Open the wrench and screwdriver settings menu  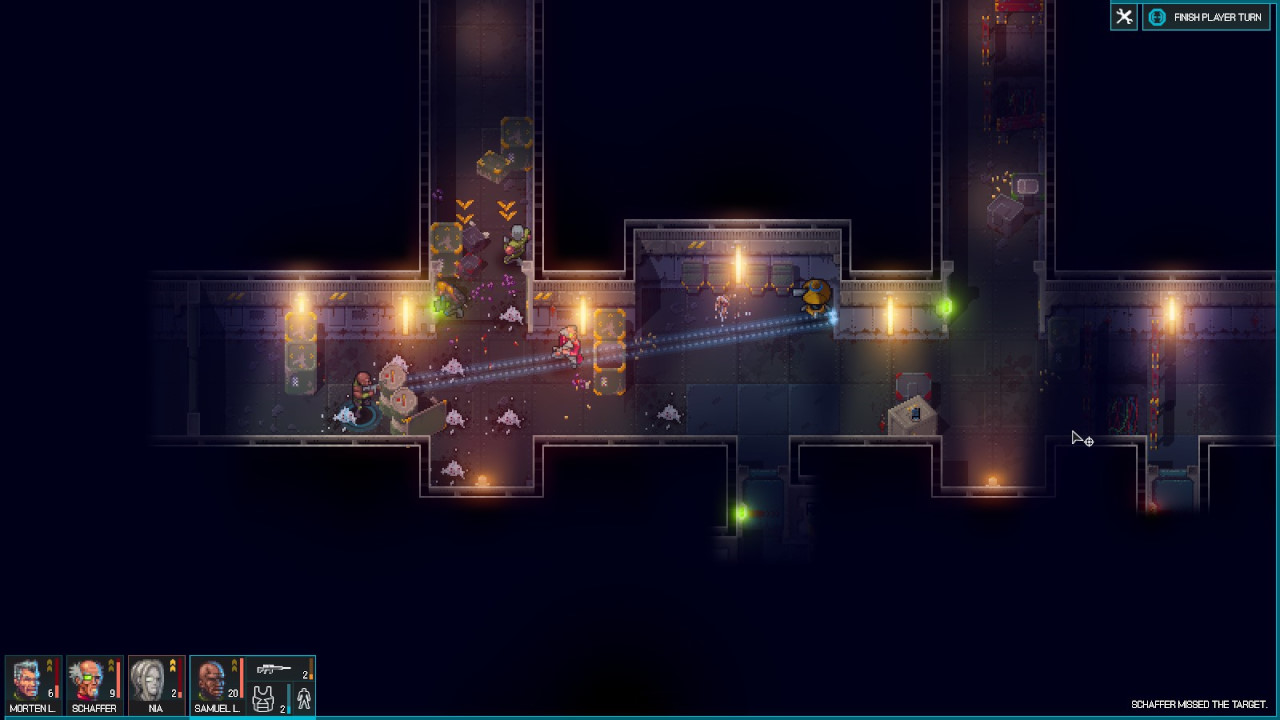tap(1124, 17)
